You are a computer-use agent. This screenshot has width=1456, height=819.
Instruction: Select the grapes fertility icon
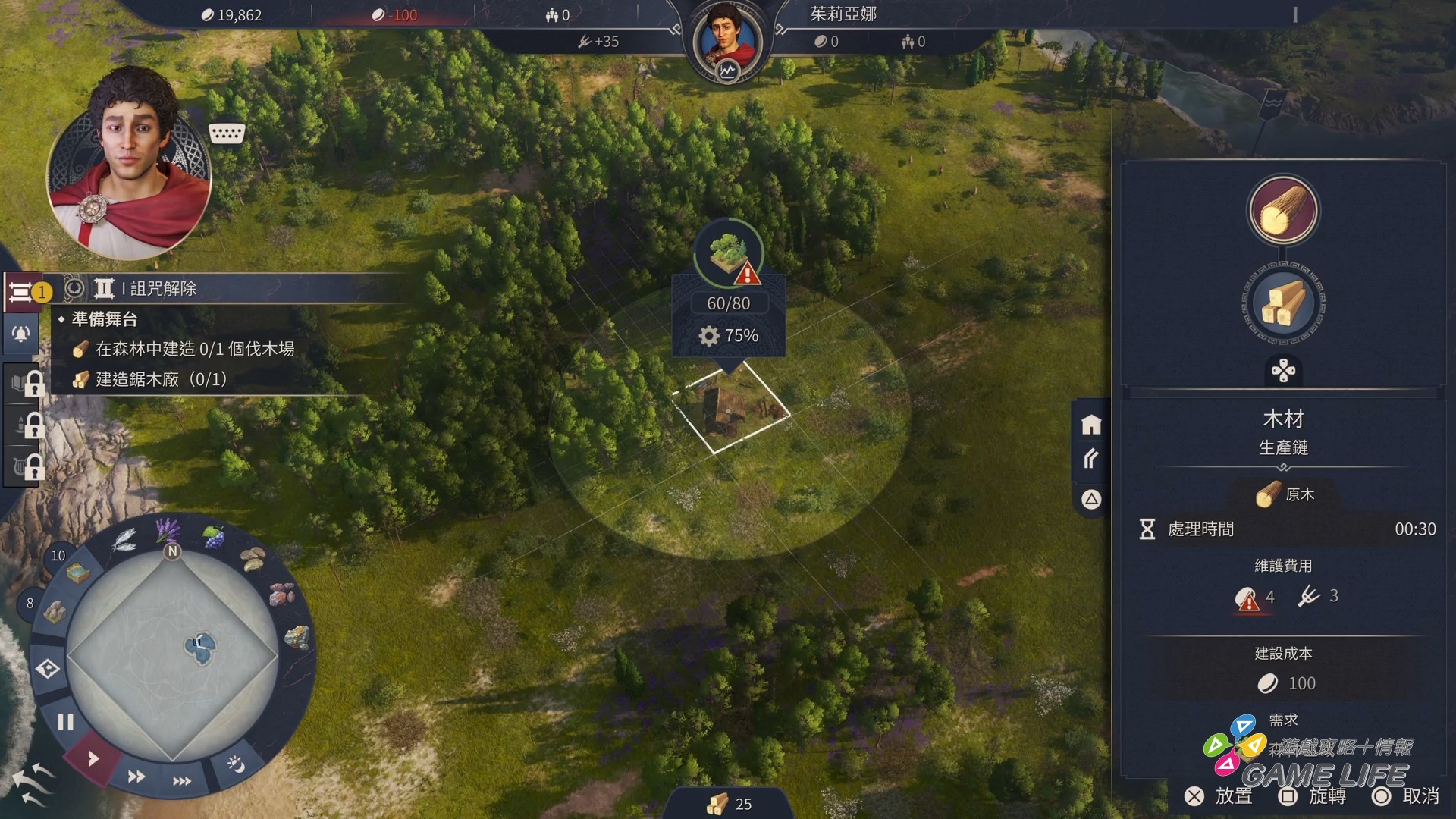coord(214,538)
